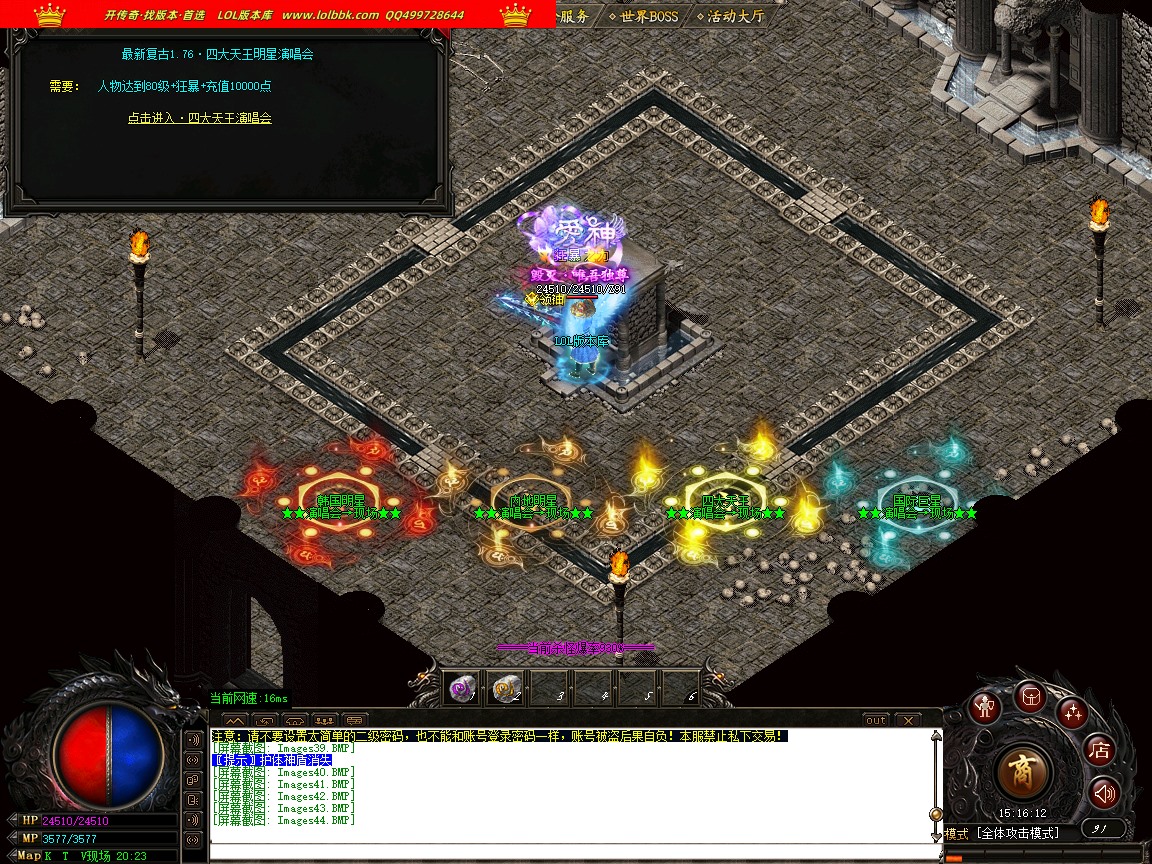Close the chat panel with X
The width and height of the screenshot is (1152, 864).
pyautogui.click(x=907, y=720)
